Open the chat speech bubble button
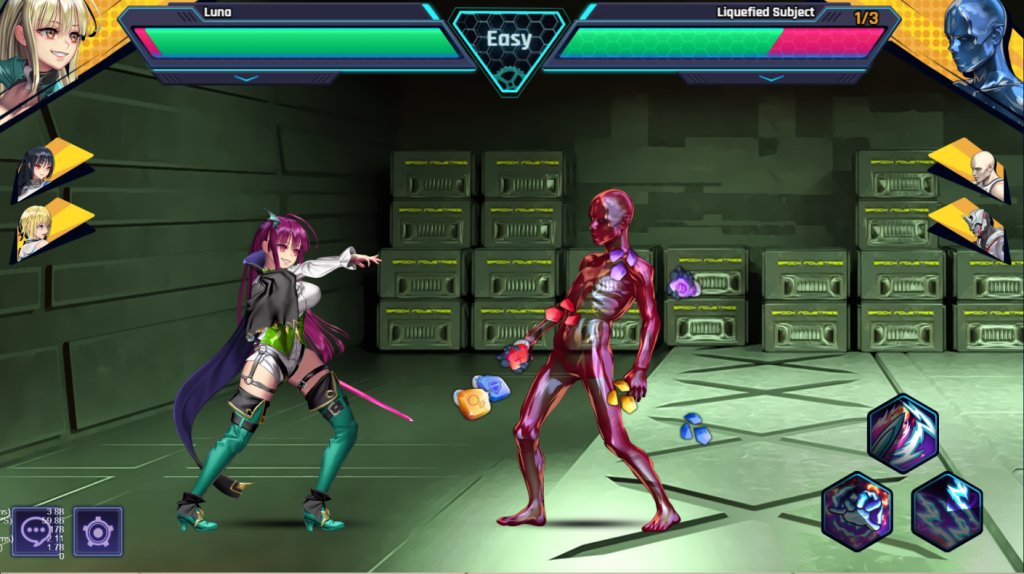 [x=36, y=531]
